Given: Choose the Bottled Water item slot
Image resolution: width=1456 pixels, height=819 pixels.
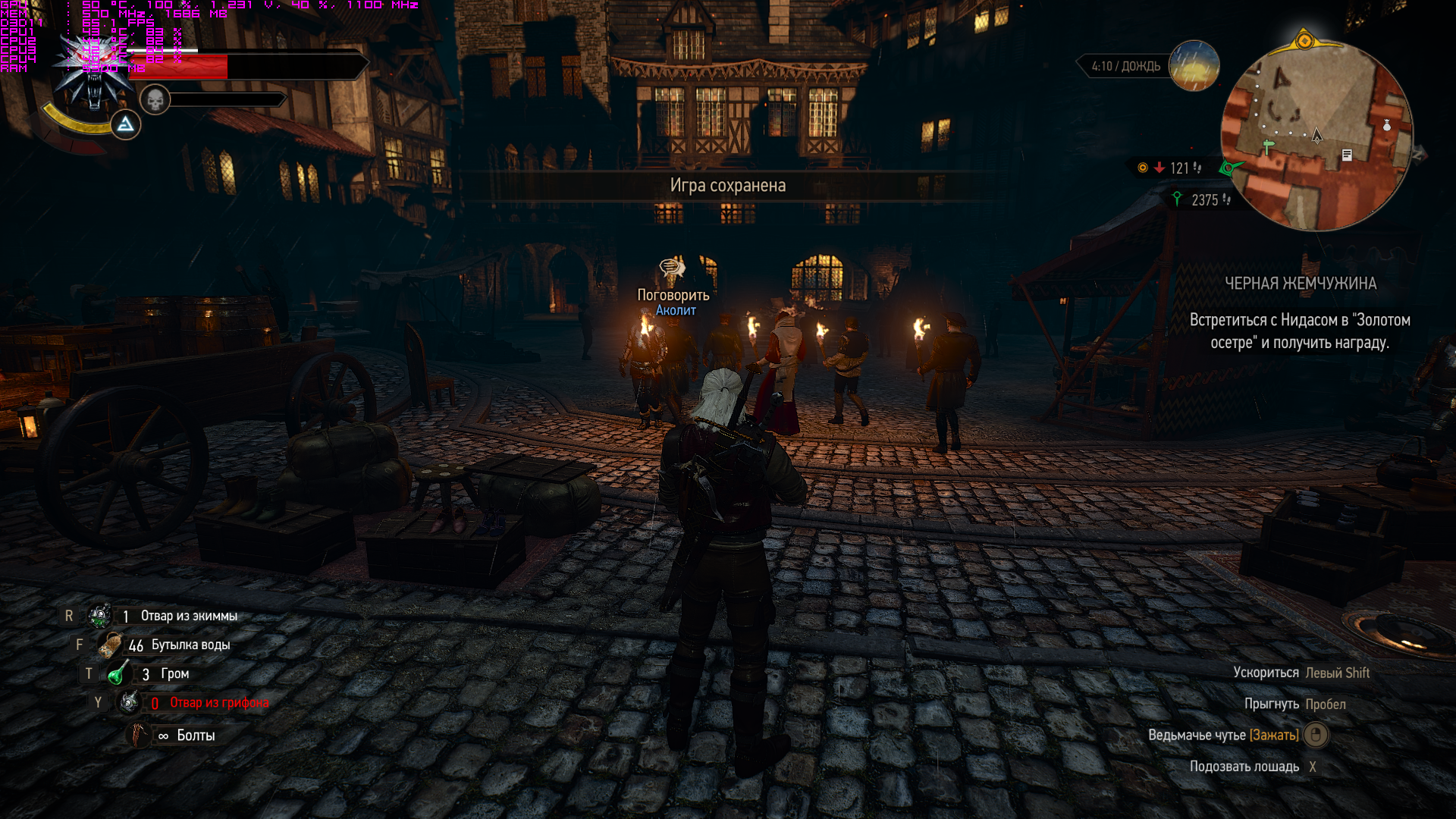Looking at the screenshot, I should 111,645.
